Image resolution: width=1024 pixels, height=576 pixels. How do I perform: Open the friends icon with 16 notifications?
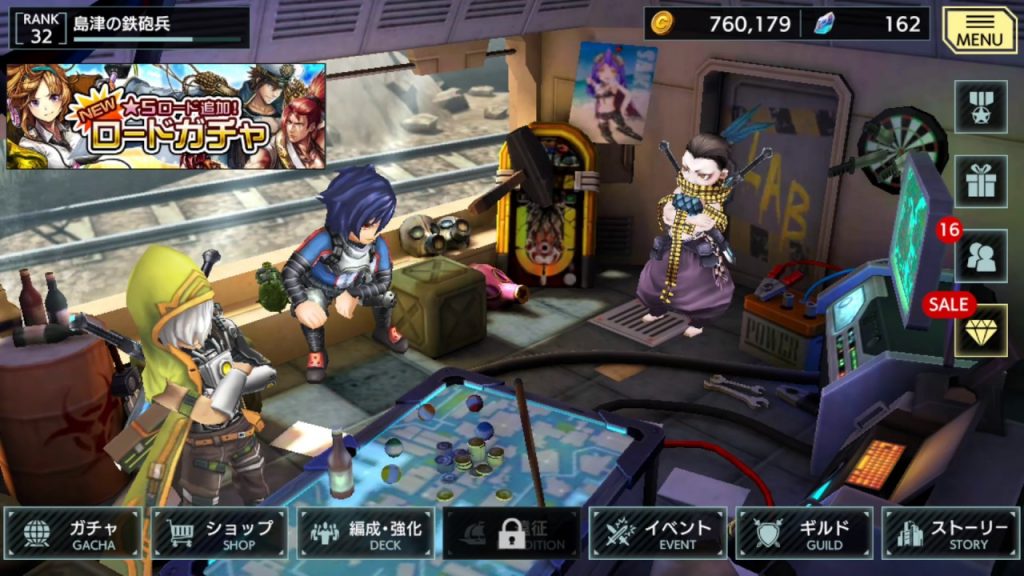pyautogui.click(x=980, y=256)
